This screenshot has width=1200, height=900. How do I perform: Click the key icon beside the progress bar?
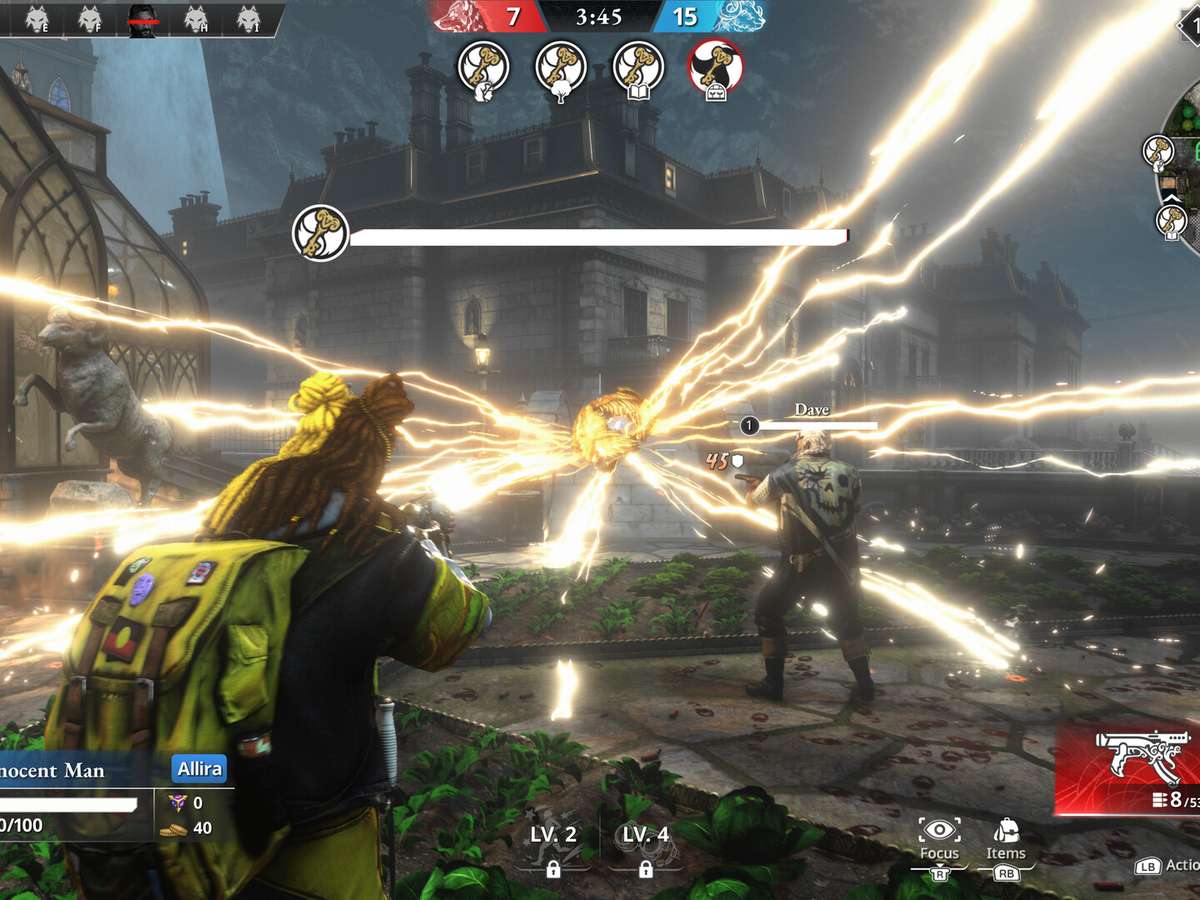click(320, 233)
